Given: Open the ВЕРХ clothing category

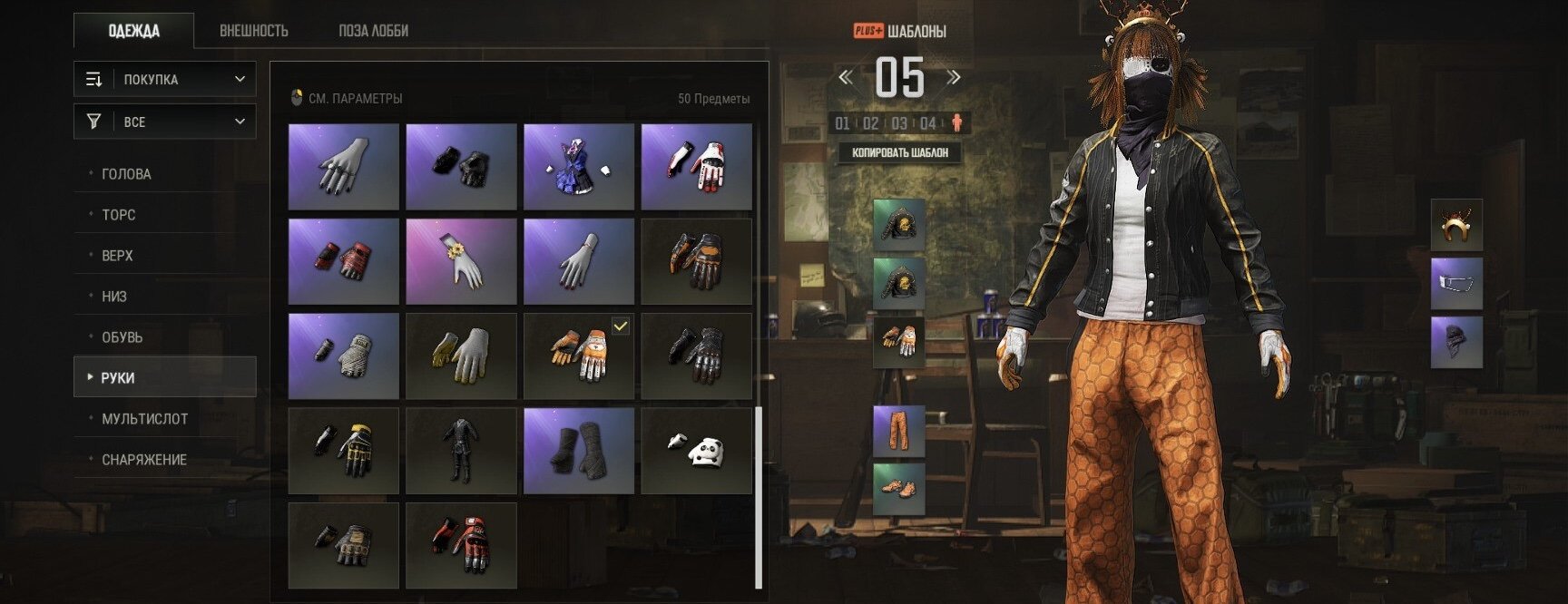Looking at the screenshot, I should click(118, 256).
